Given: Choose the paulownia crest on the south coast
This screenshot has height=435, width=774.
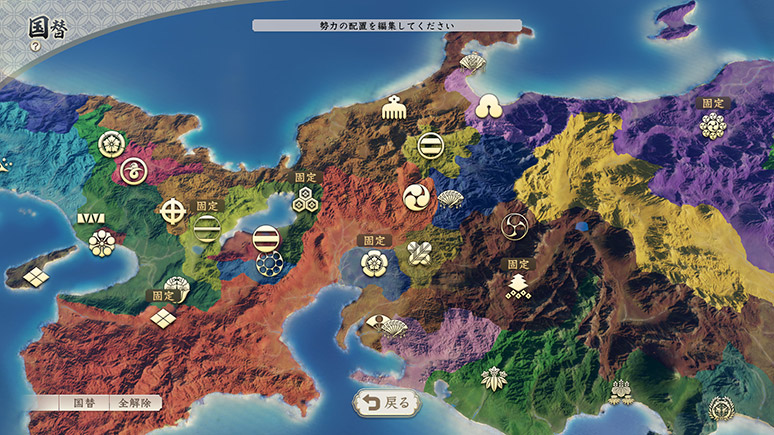Looking at the screenshot, I should click(621, 391).
